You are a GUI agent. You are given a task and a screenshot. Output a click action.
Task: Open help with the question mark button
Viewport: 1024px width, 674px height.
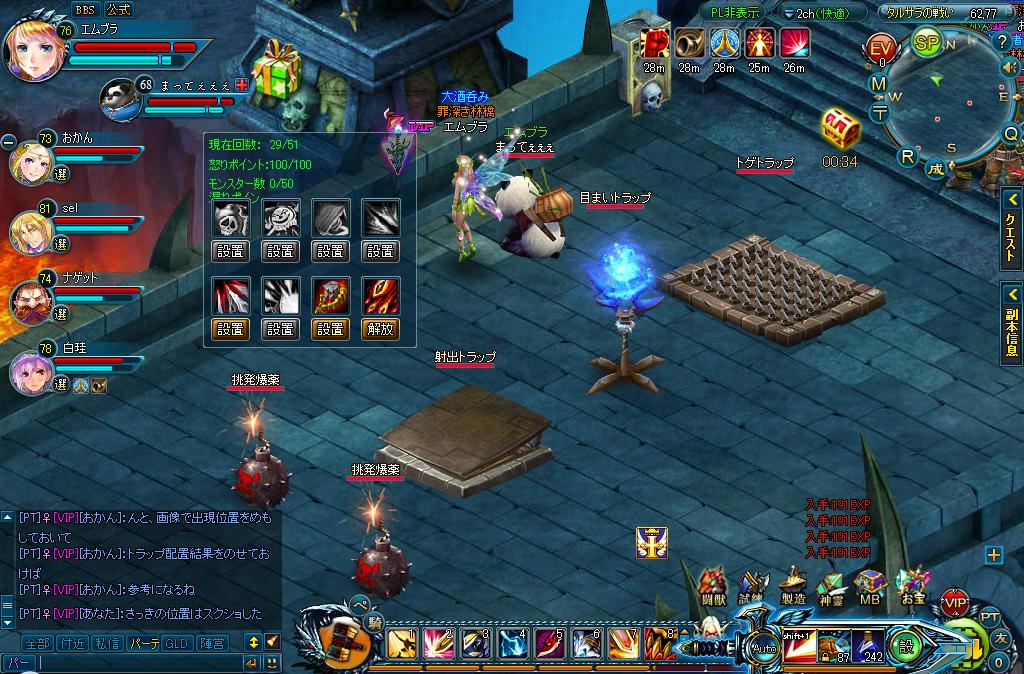(x=1002, y=41)
